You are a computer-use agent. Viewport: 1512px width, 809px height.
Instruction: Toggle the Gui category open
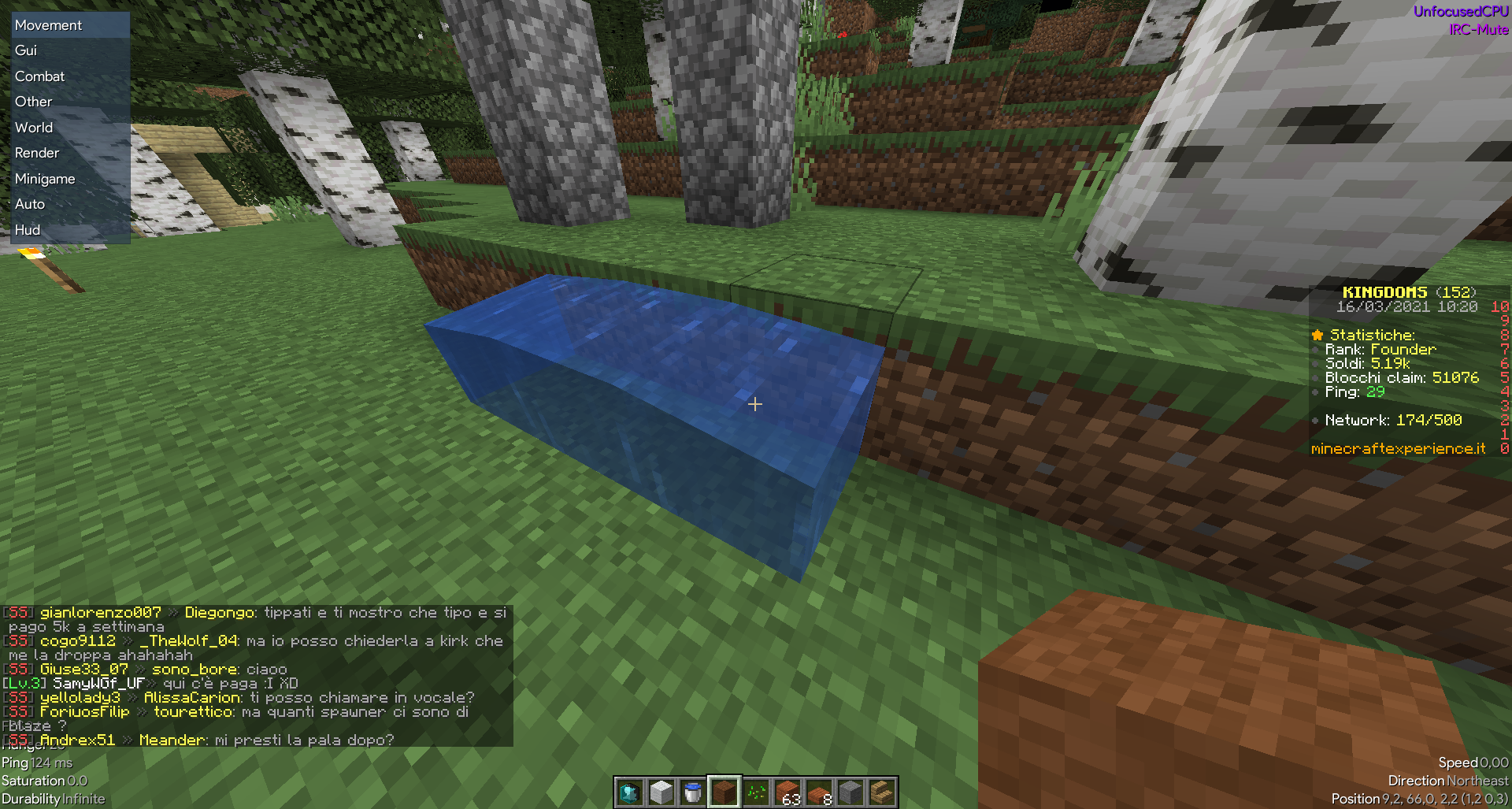24,50
